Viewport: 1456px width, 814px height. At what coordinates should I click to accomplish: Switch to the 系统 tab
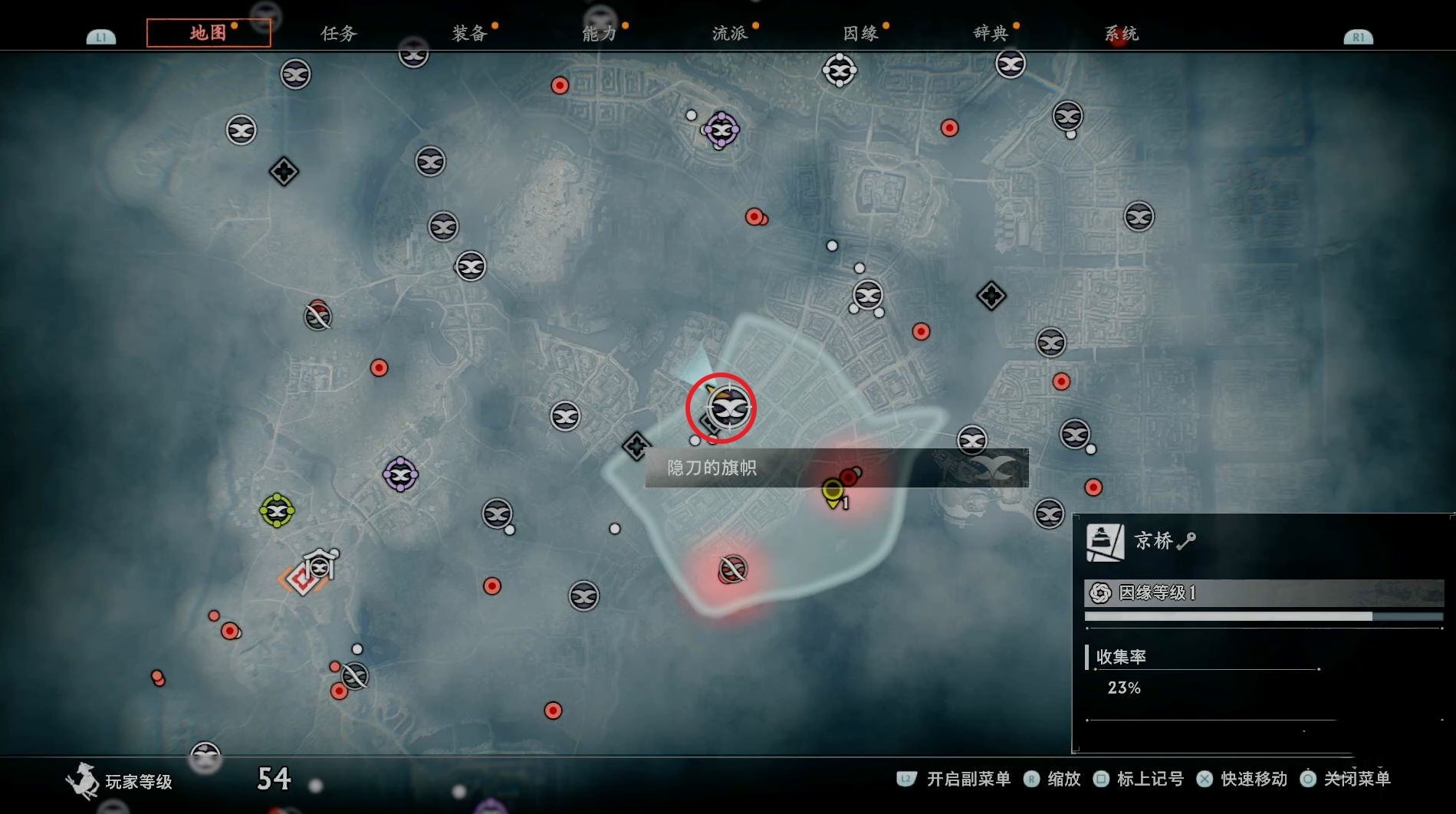coord(1121,34)
